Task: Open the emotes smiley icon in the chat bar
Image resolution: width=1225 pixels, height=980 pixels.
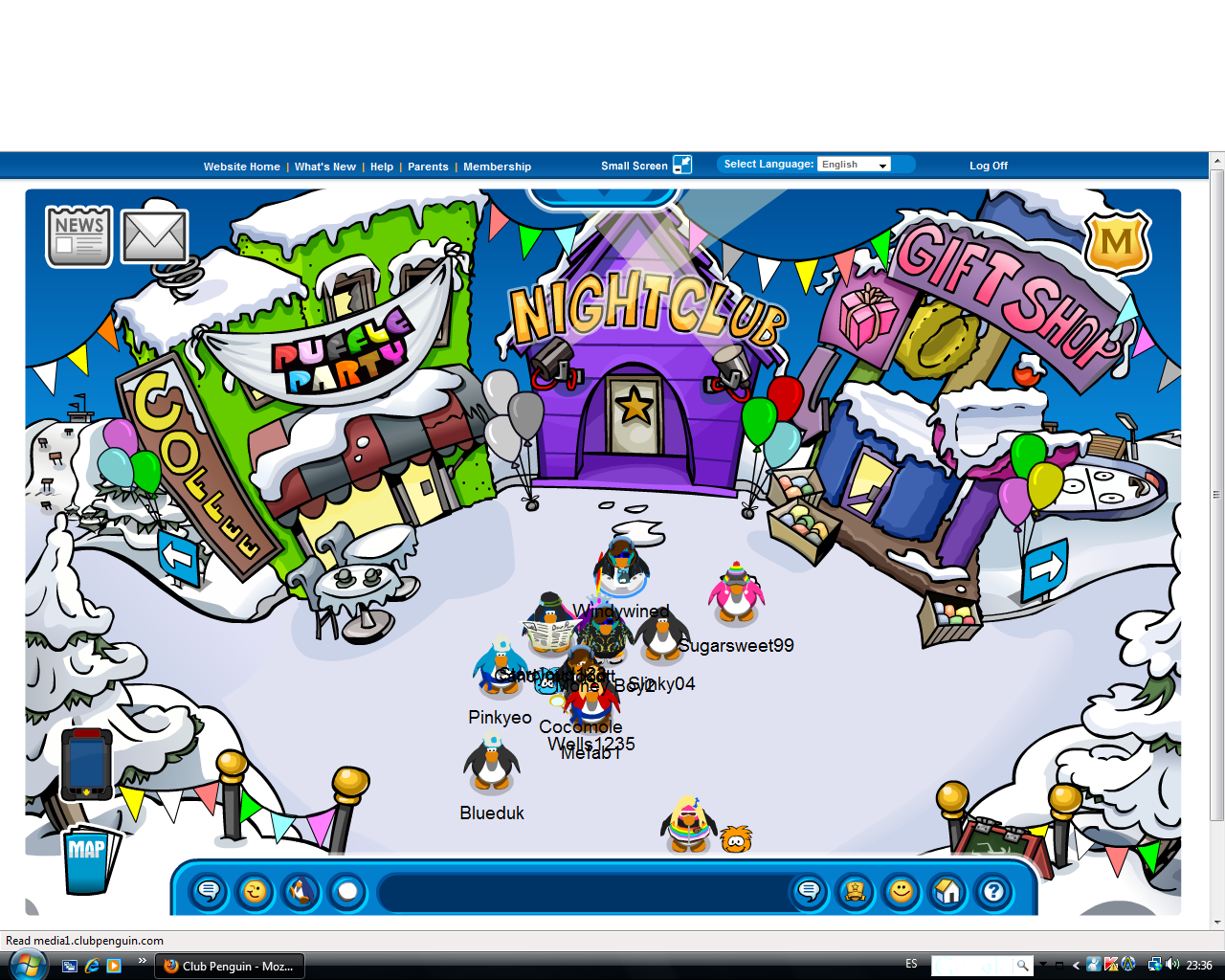Action: point(256,891)
